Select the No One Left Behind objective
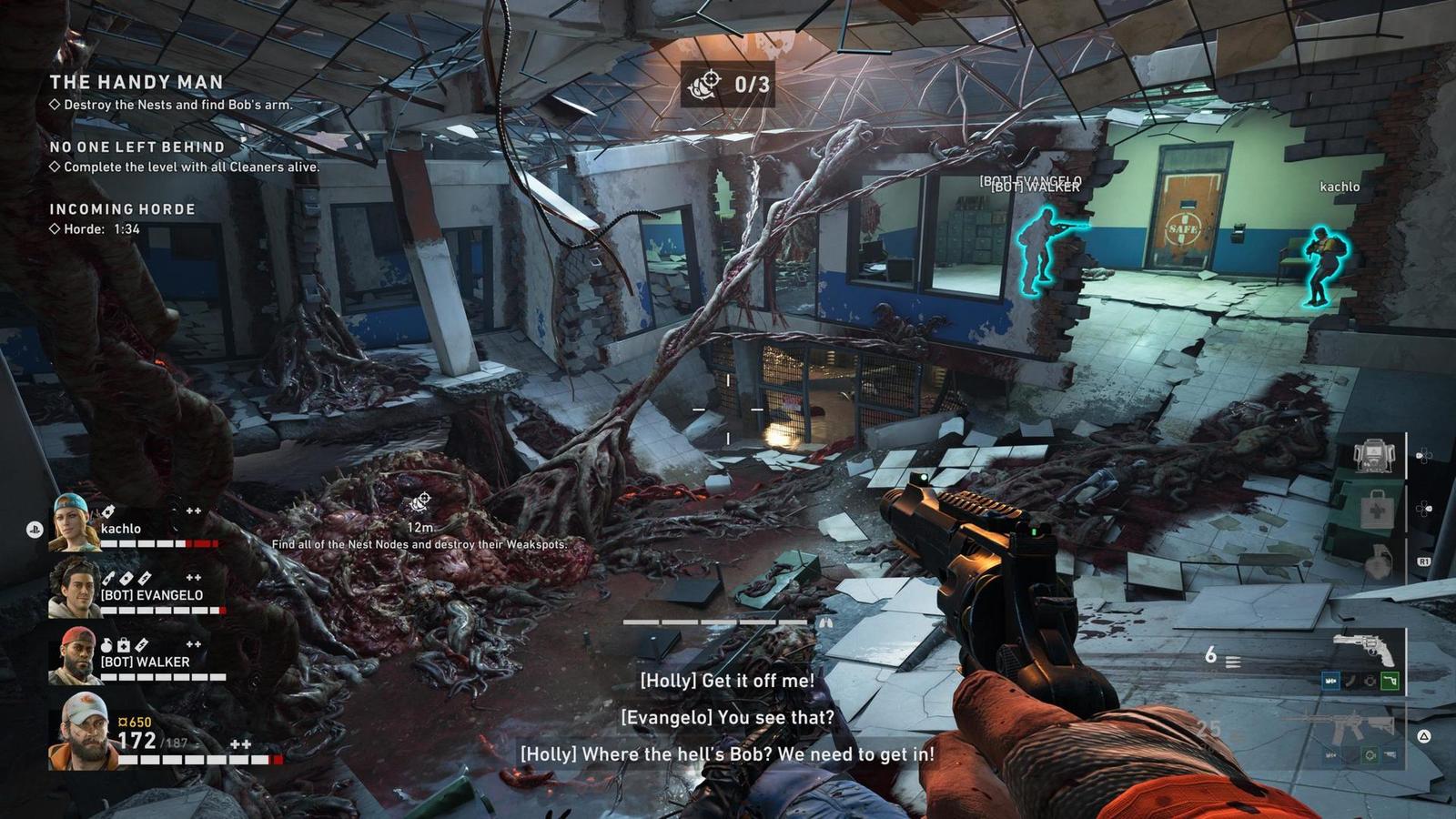 (136, 147)
